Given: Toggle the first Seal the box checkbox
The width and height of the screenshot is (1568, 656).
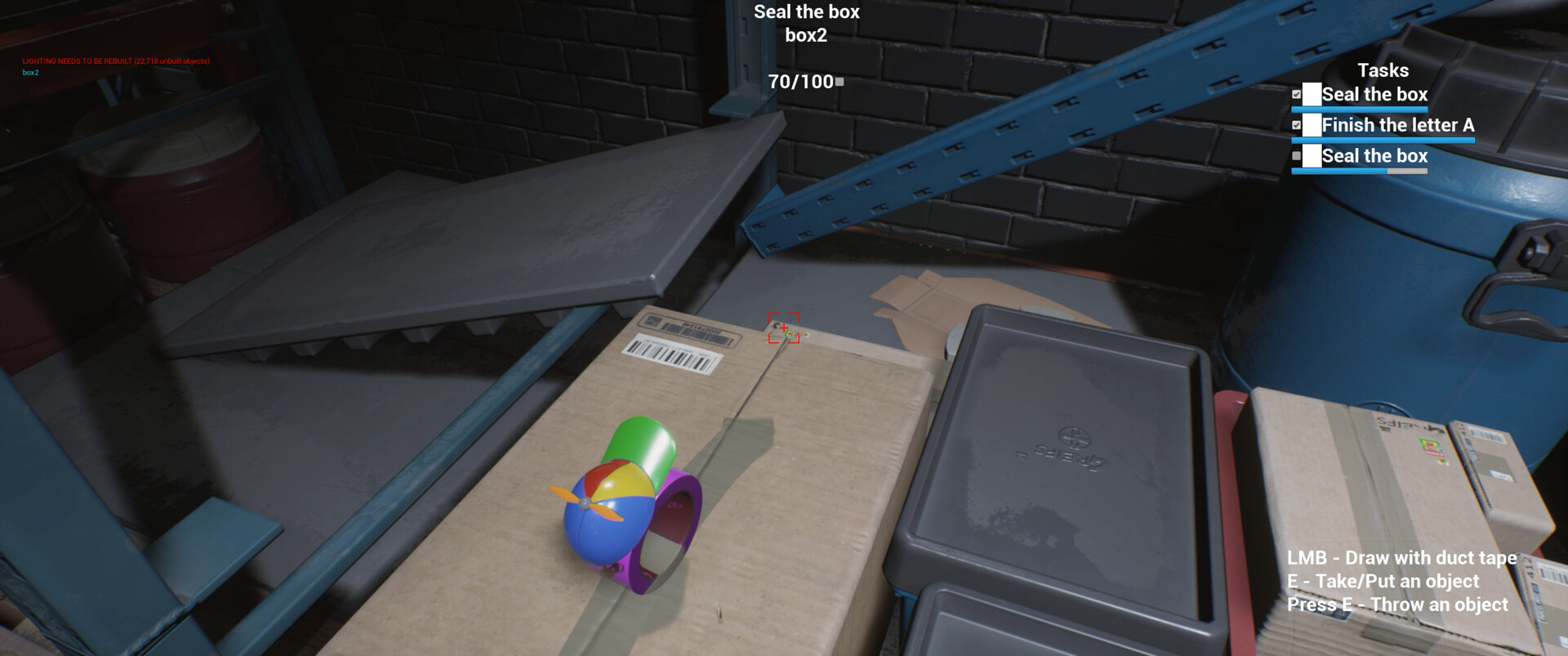Looking at the screenshot, I should (x=1294, y=94).
